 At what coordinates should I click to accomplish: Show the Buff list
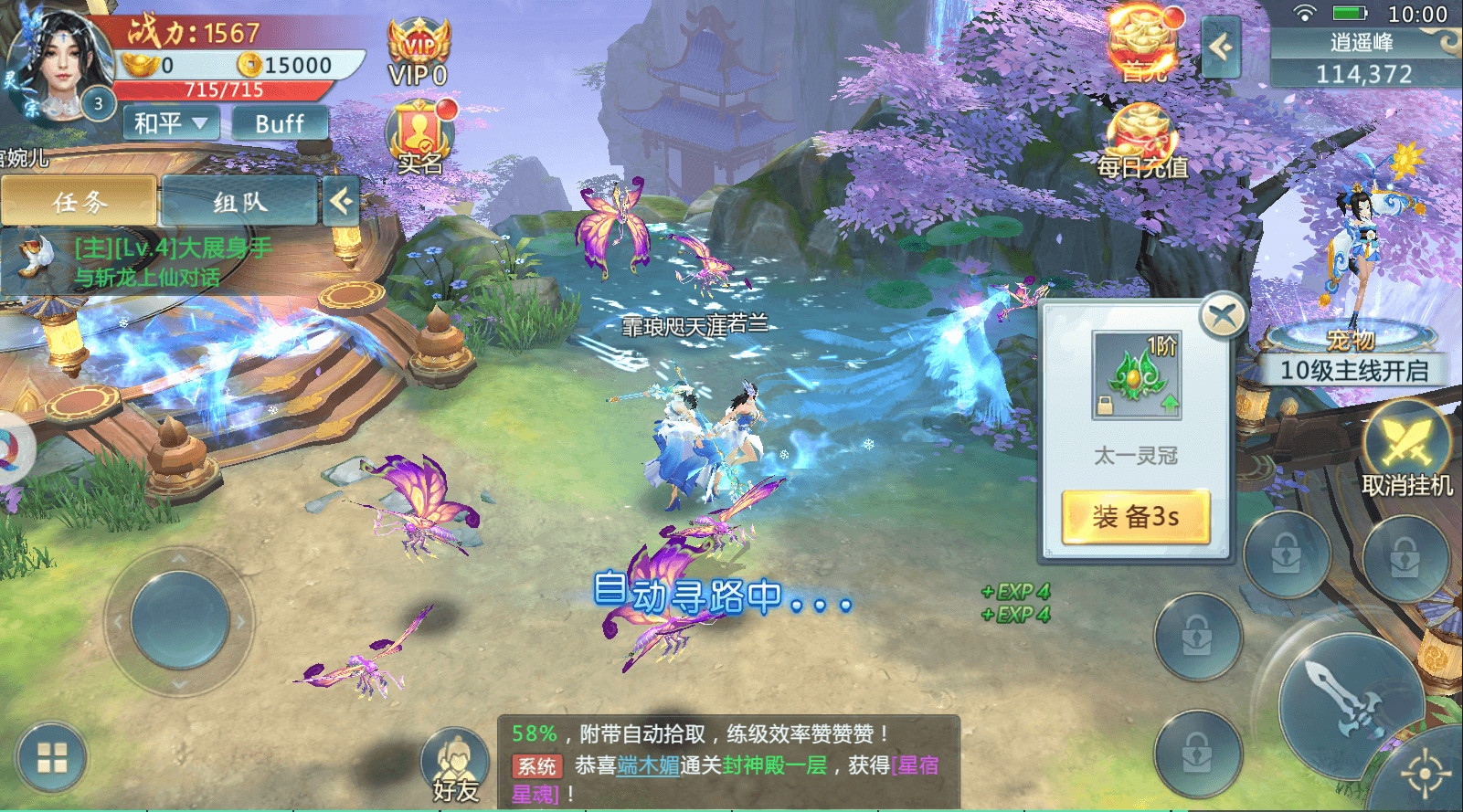280,123
